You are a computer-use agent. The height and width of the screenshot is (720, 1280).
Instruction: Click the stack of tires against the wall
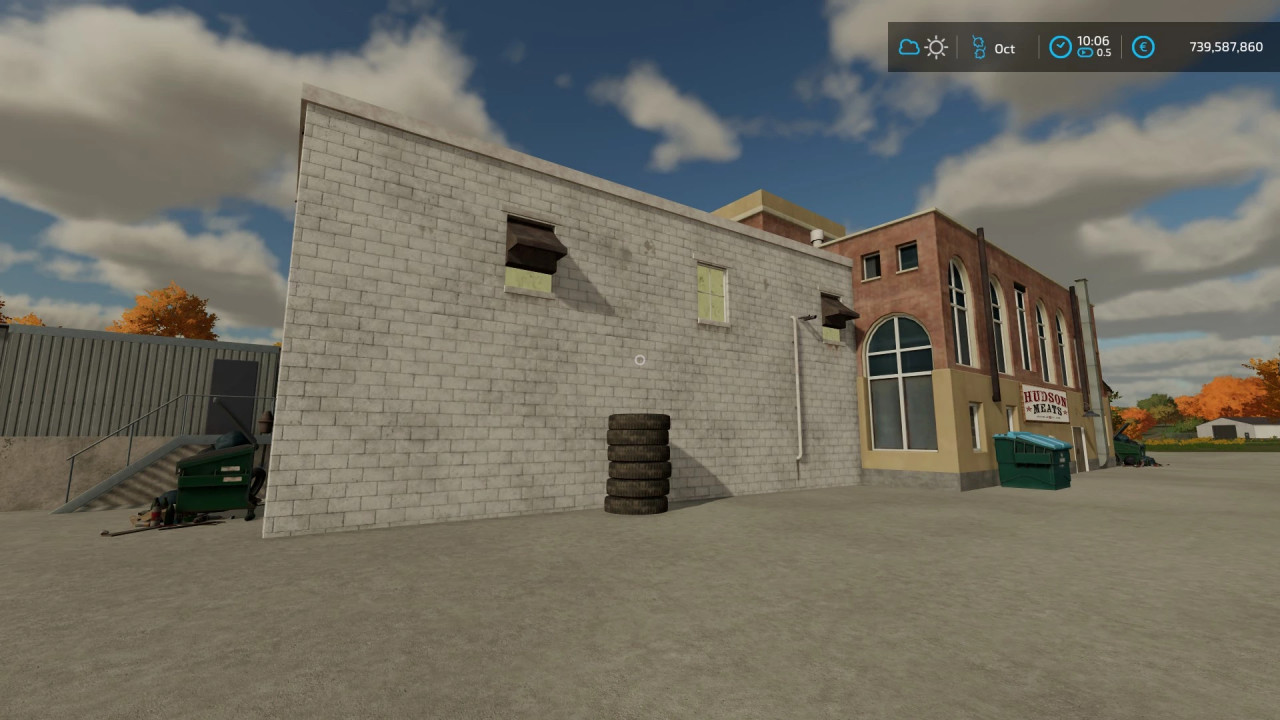[x=637, y=465]
